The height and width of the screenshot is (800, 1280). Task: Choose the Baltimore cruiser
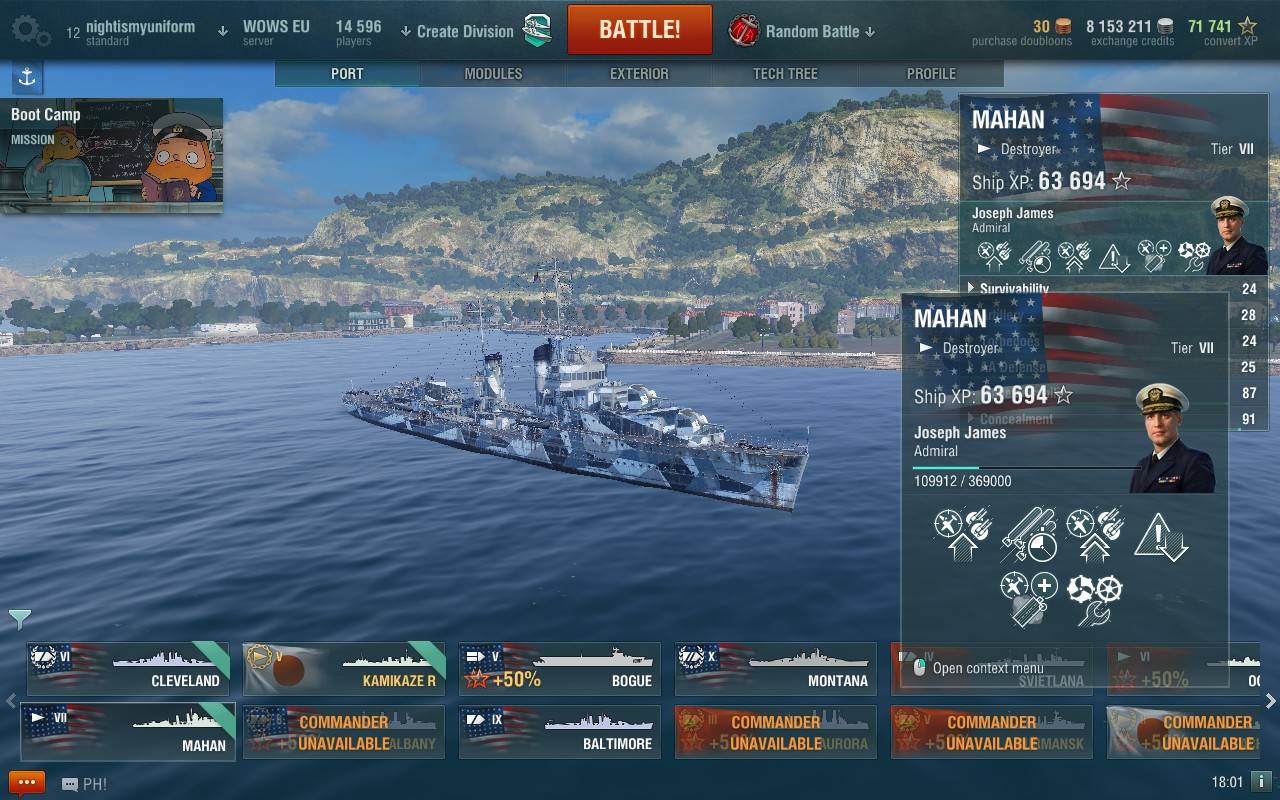[559, 732]
